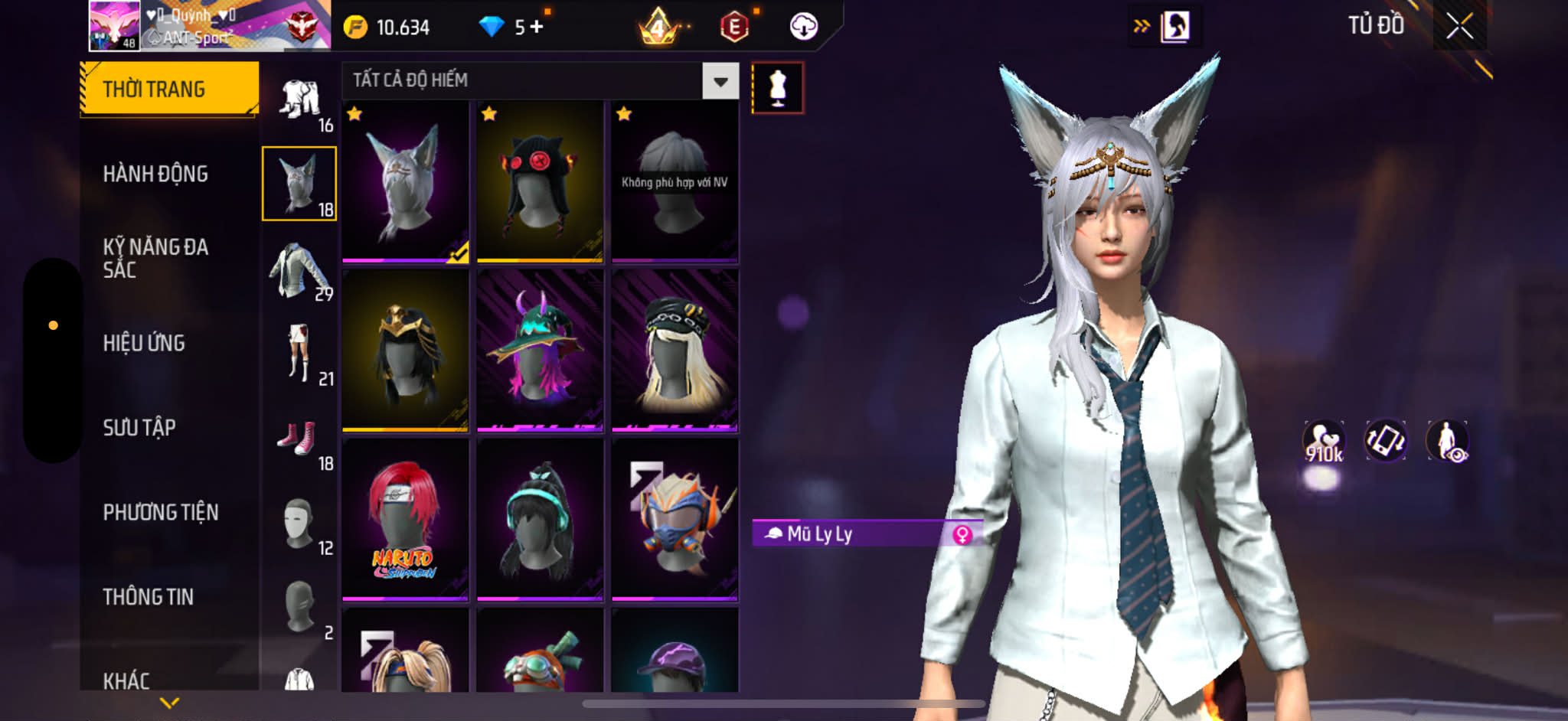This screenshot has height=721, width=1568.
Task: Select the full outfit set category
Action: coord(301,101)
